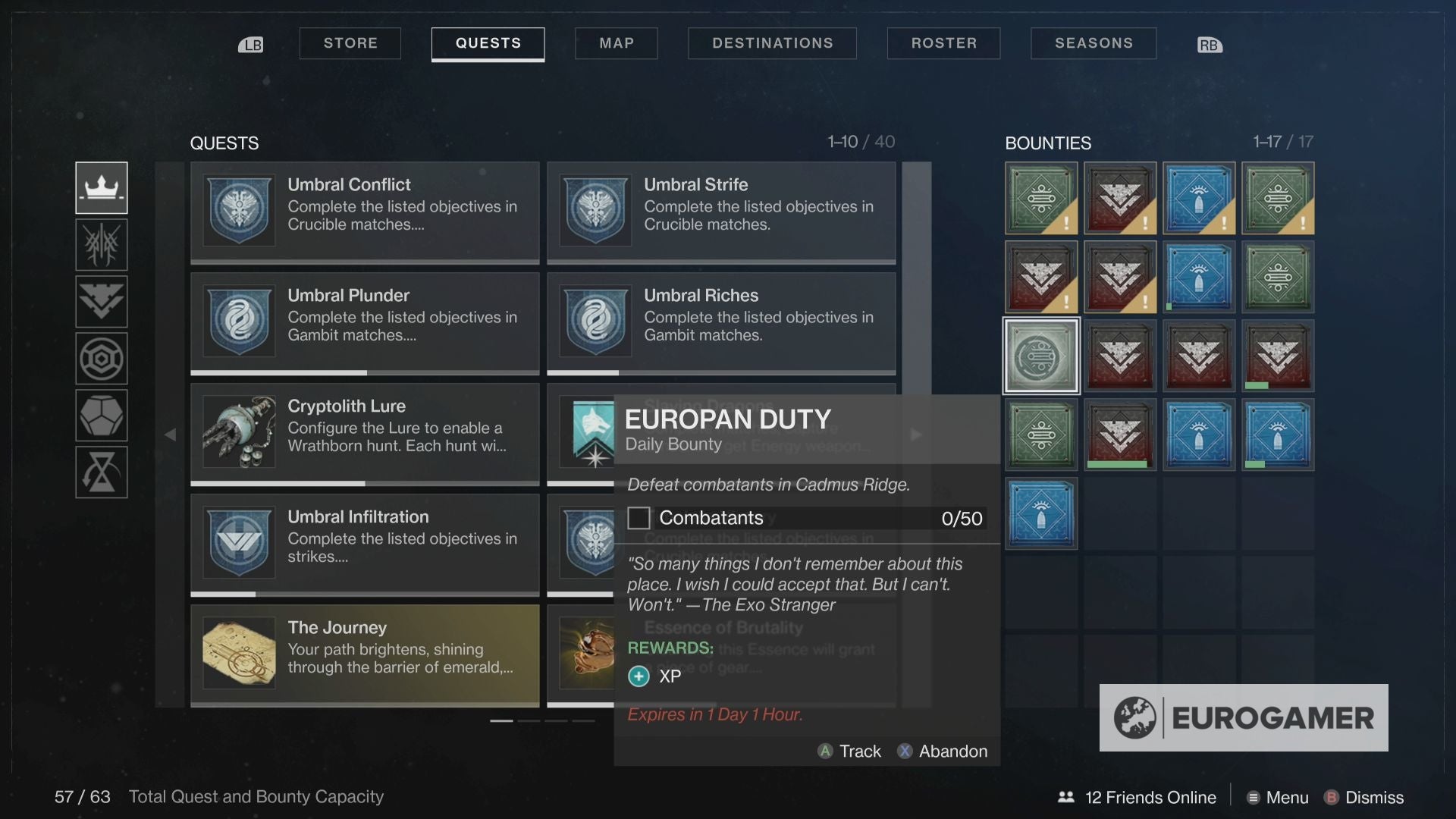Click the third sidebar filter icon
The height and width of the screenshot is (819, 1456).
[x=102, y=301]
